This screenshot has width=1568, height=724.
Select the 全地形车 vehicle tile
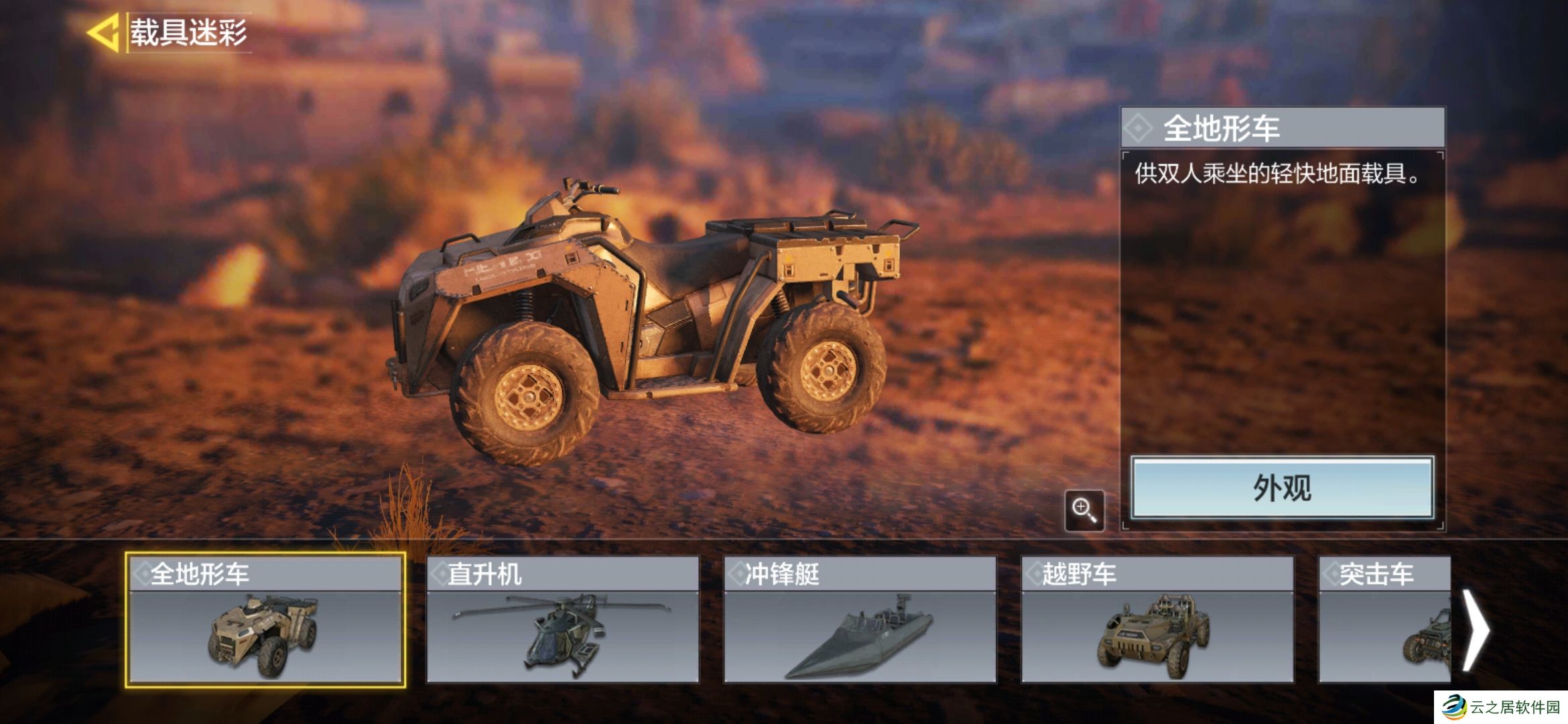pos(265,619)
